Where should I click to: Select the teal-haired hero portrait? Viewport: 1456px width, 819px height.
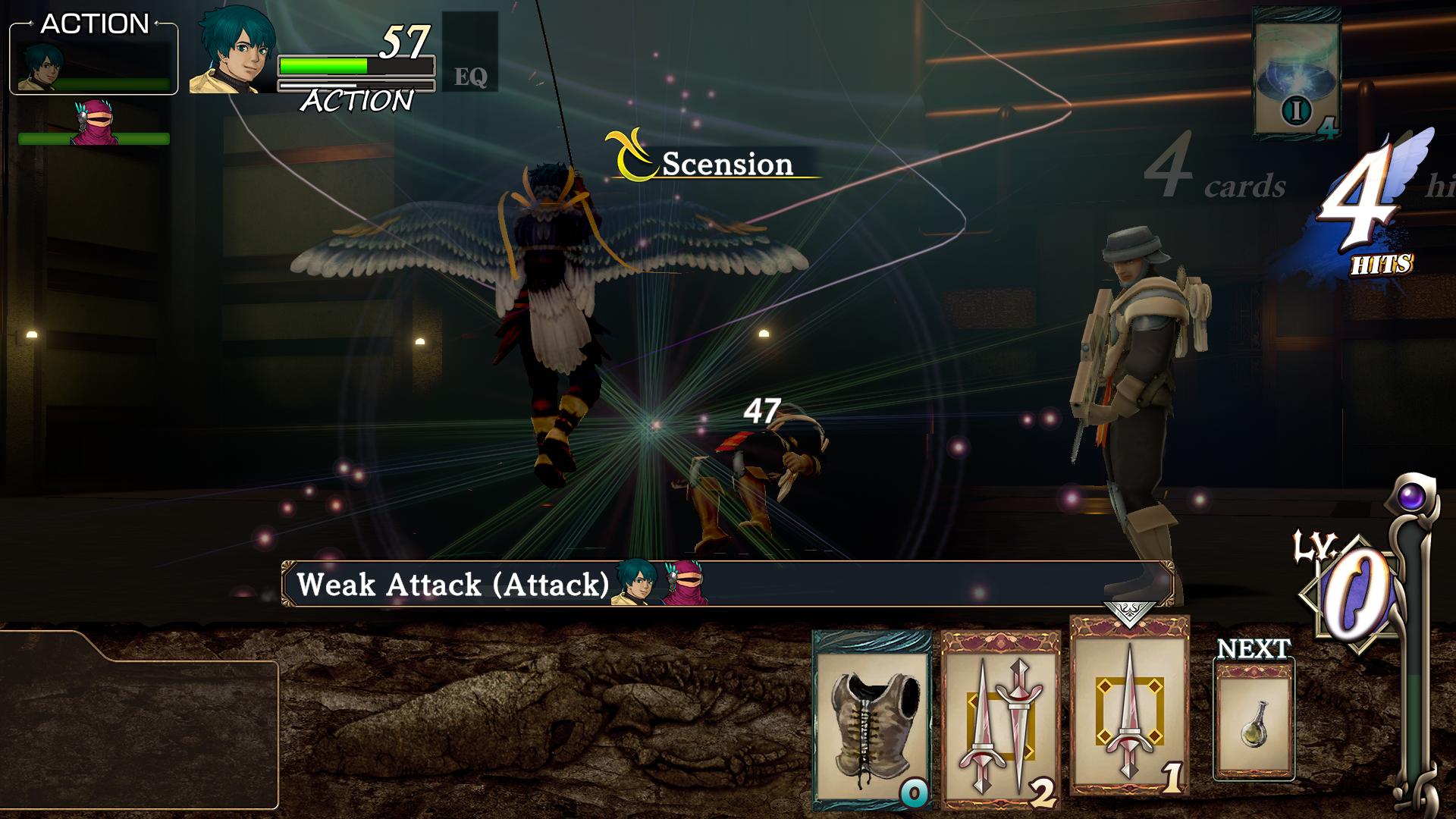pos(231,55)
